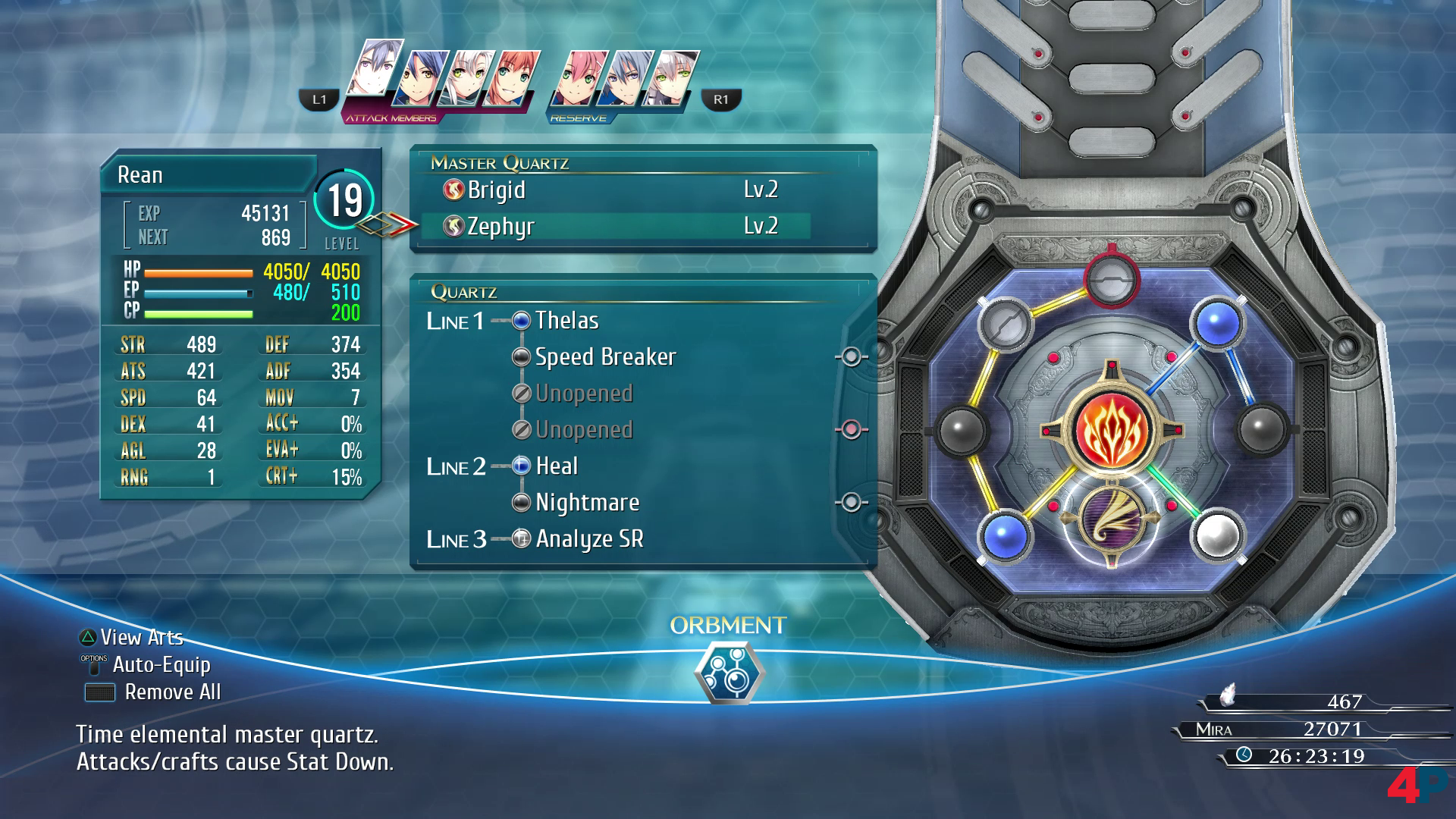This screenshot has height=819, width=1456.
Task: Select the fire master quartz in orbment center
Action: click(x=1112, y=430)
